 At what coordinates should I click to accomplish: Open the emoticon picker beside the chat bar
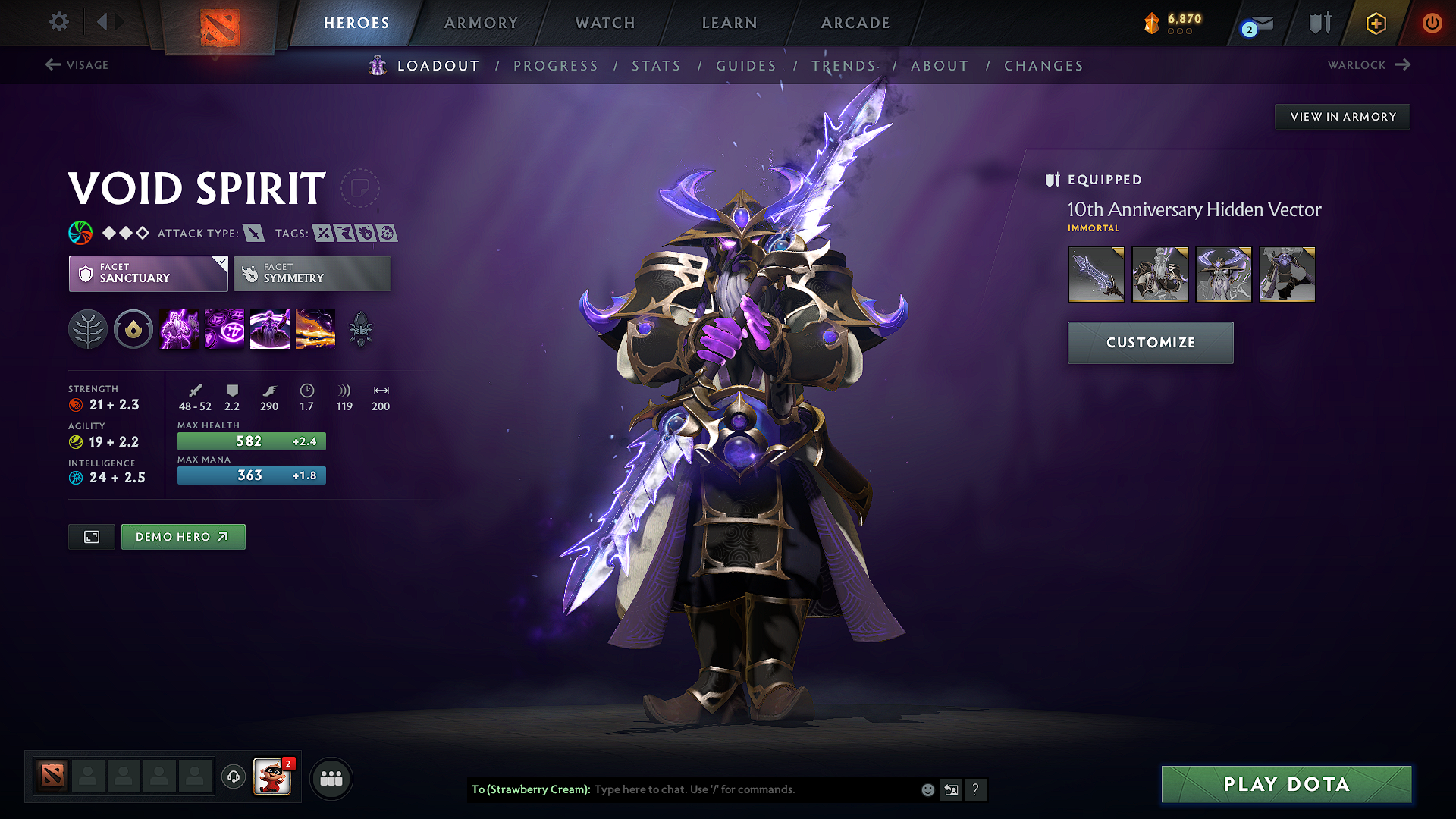coord(927,789)
